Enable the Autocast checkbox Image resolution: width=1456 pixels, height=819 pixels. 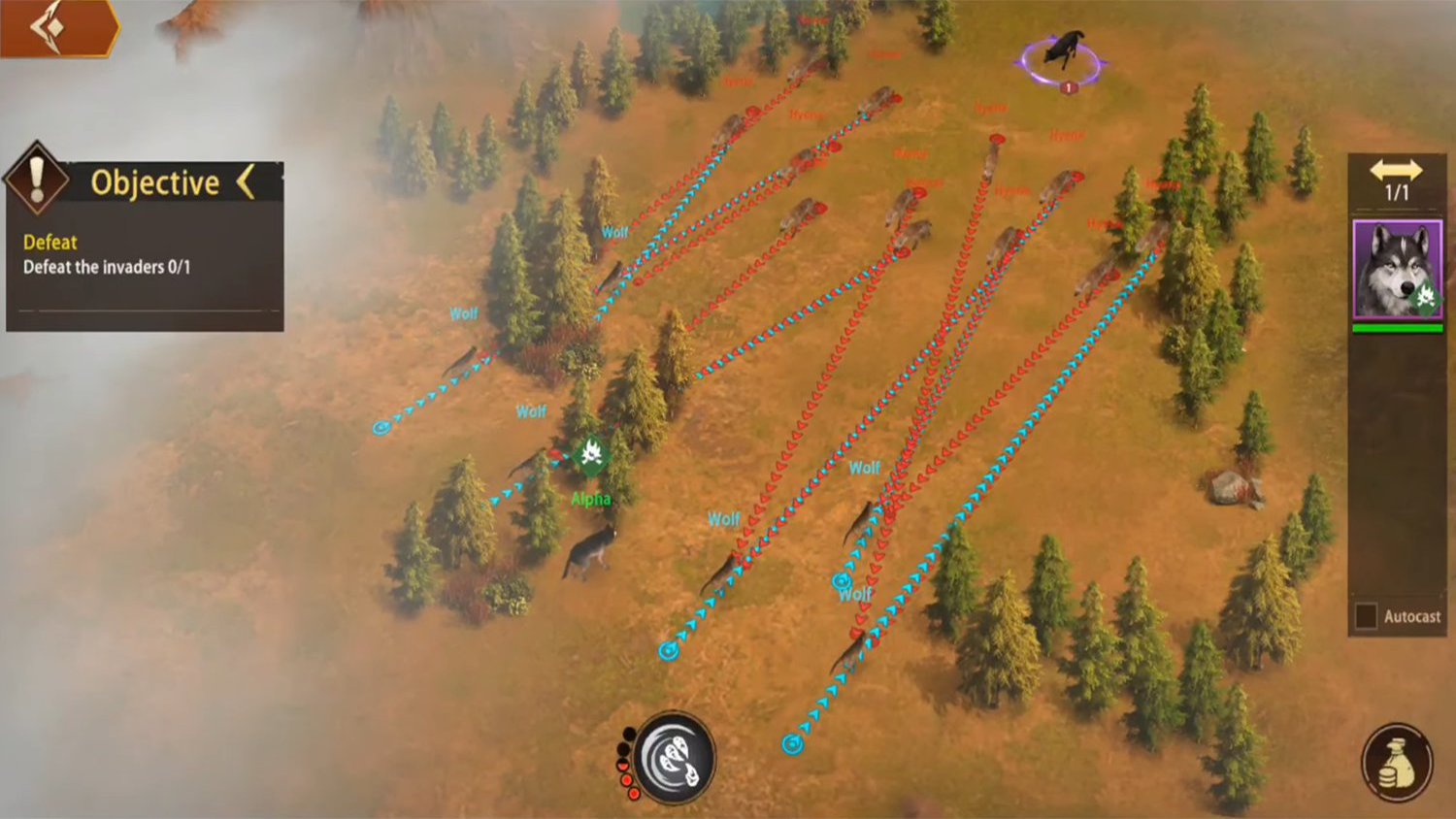click(1365, 613)
